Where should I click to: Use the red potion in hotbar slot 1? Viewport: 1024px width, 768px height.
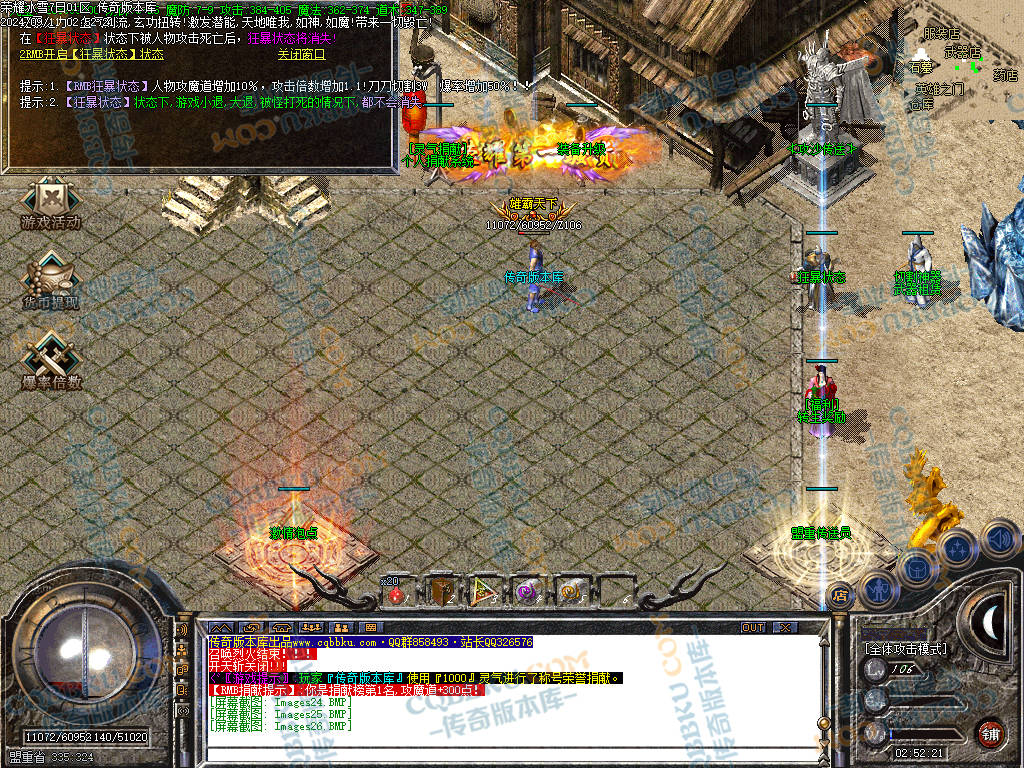click(396, 594)
